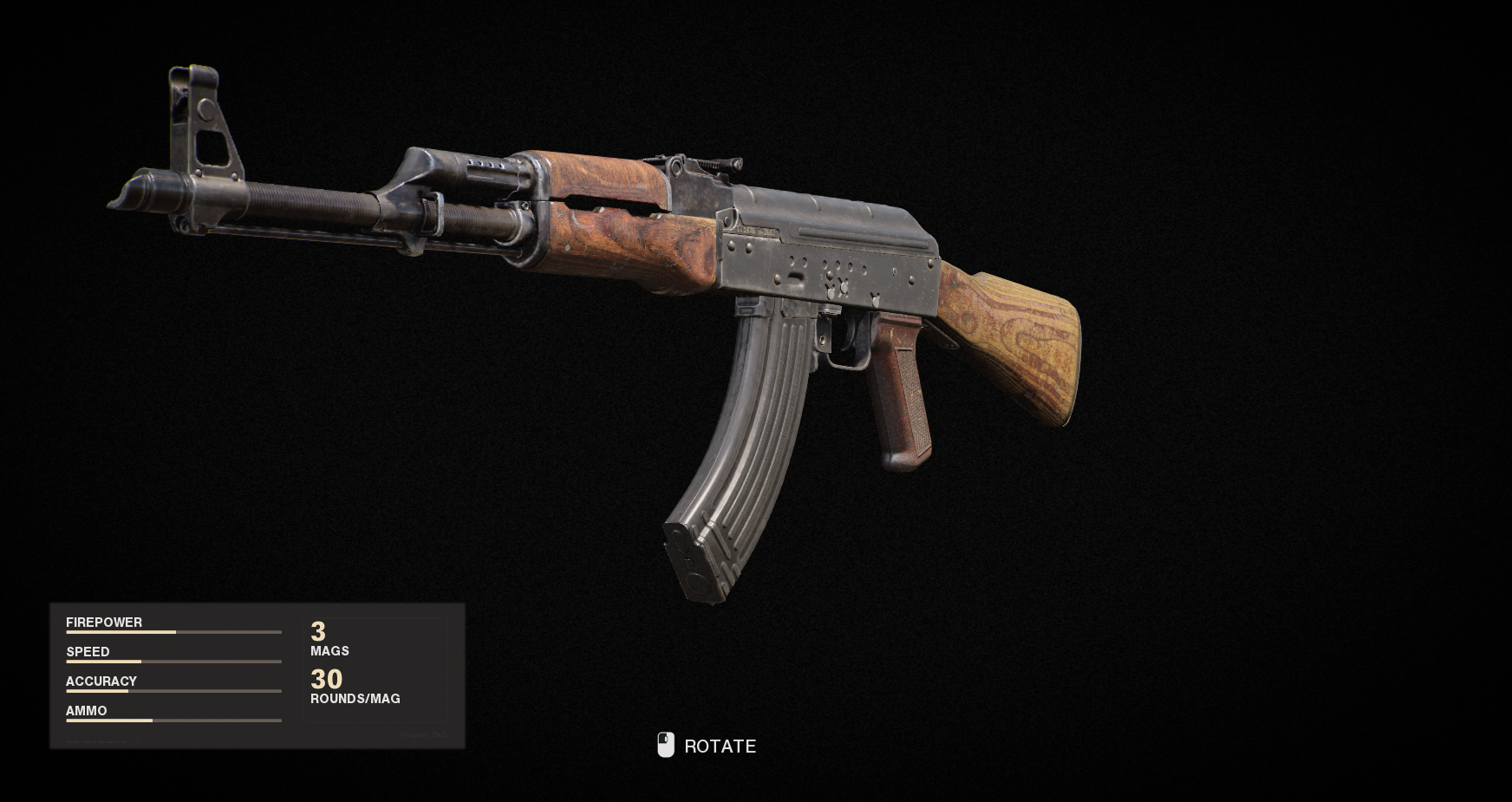
Task: Click the mags info box outline
Action: point(375,669)
